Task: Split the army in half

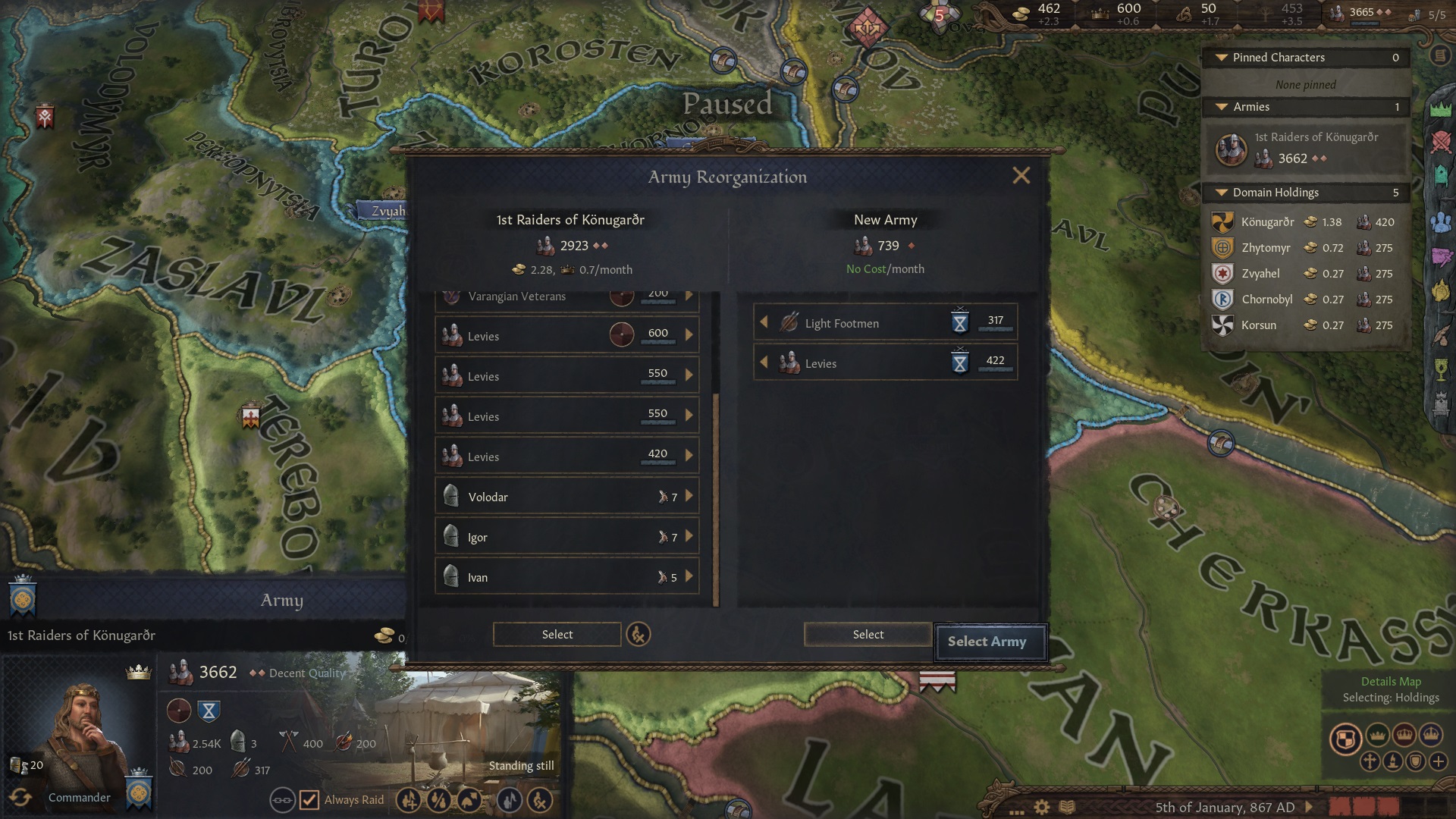Action: click(x=438, y=800)
